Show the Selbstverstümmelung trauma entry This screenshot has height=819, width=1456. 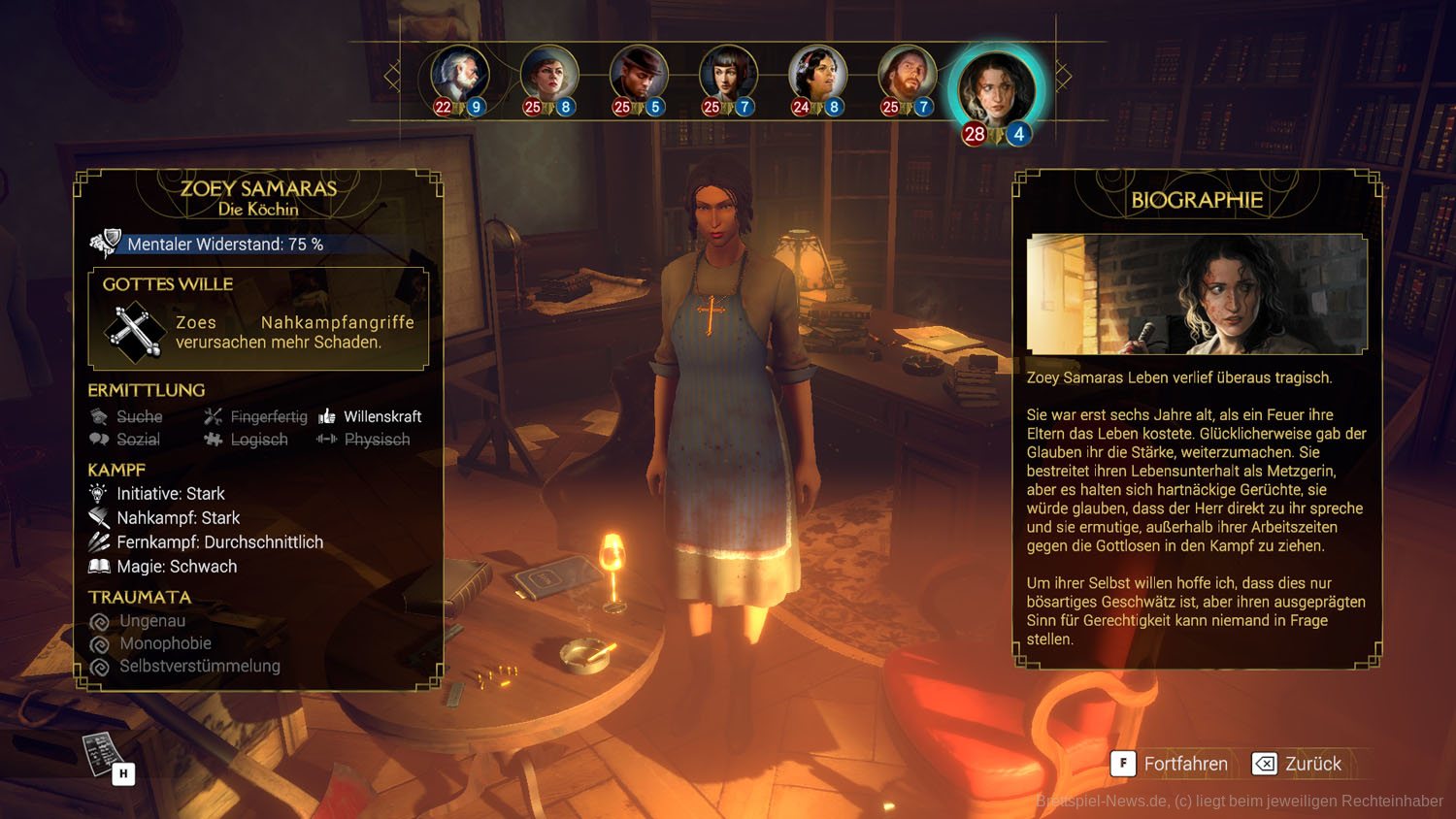pyautogui.click(x=185, y=667)
